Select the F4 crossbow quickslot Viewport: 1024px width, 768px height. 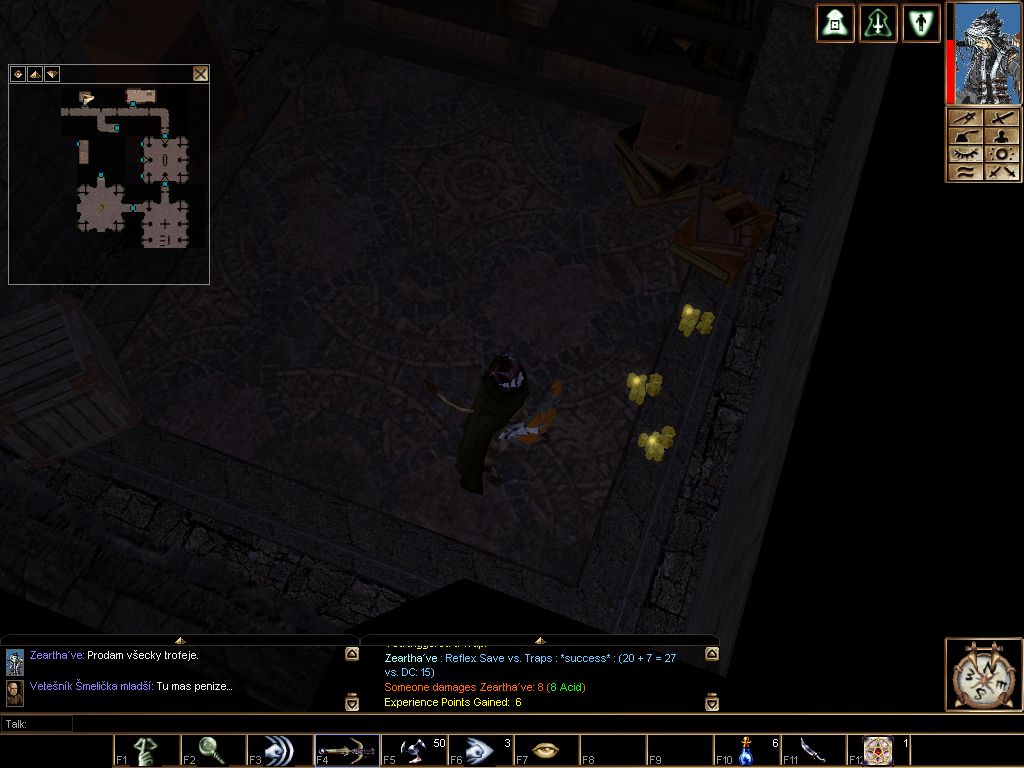(x=346, y=750)
